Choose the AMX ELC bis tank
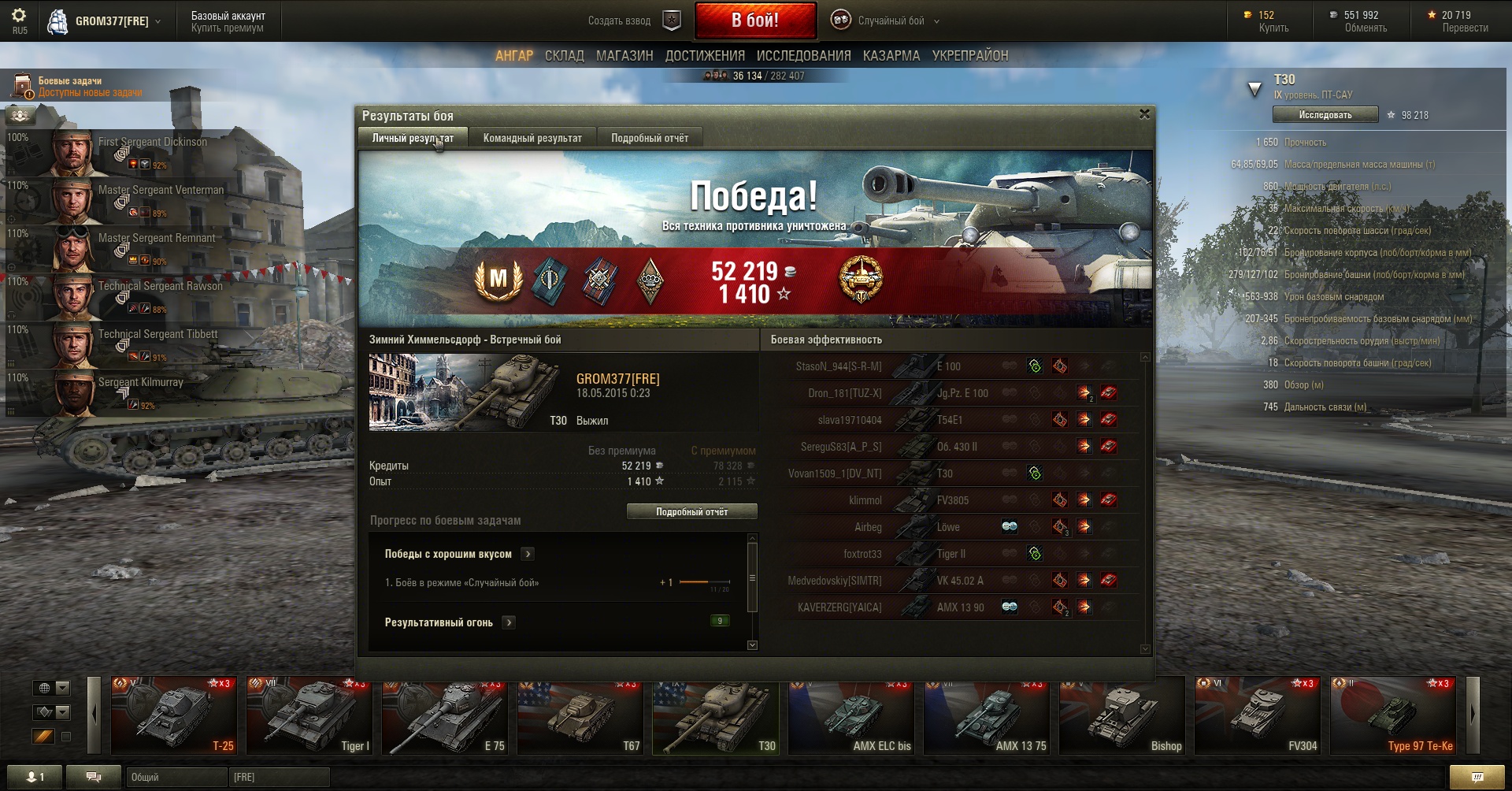Viewport: 1512px width, 791px height. click(x=850, y=715)
